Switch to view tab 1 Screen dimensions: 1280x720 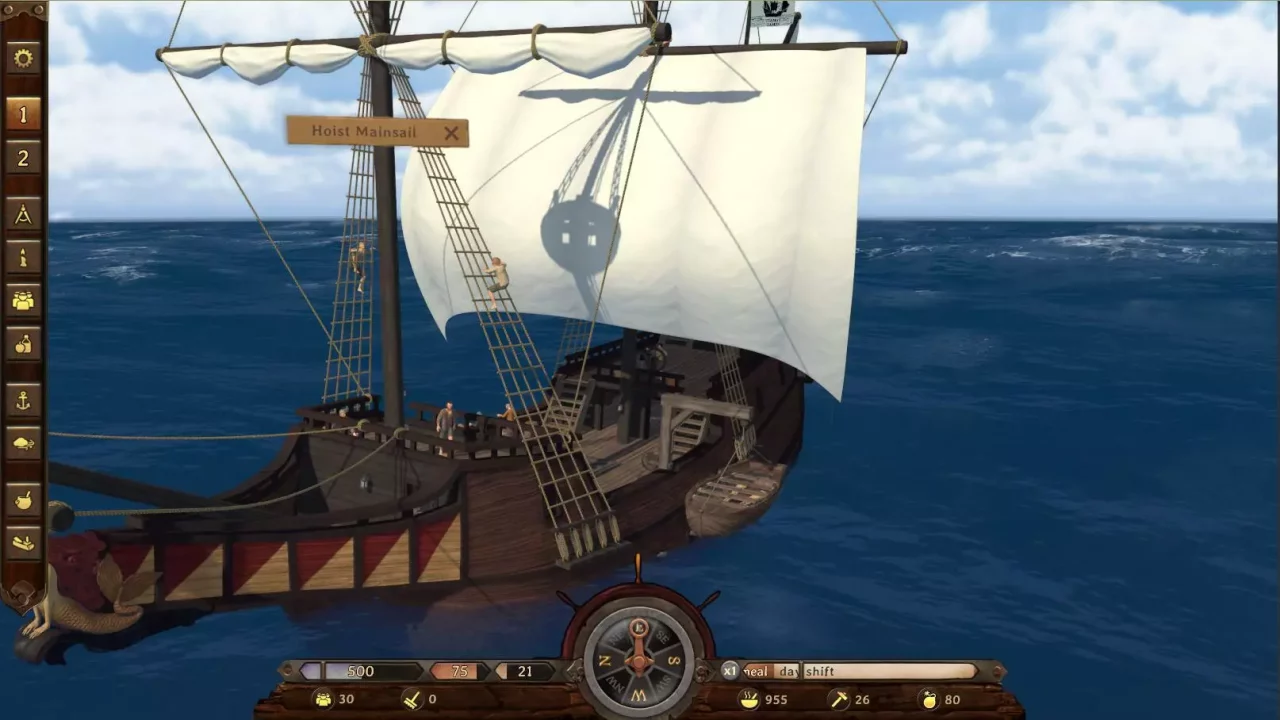22,114
